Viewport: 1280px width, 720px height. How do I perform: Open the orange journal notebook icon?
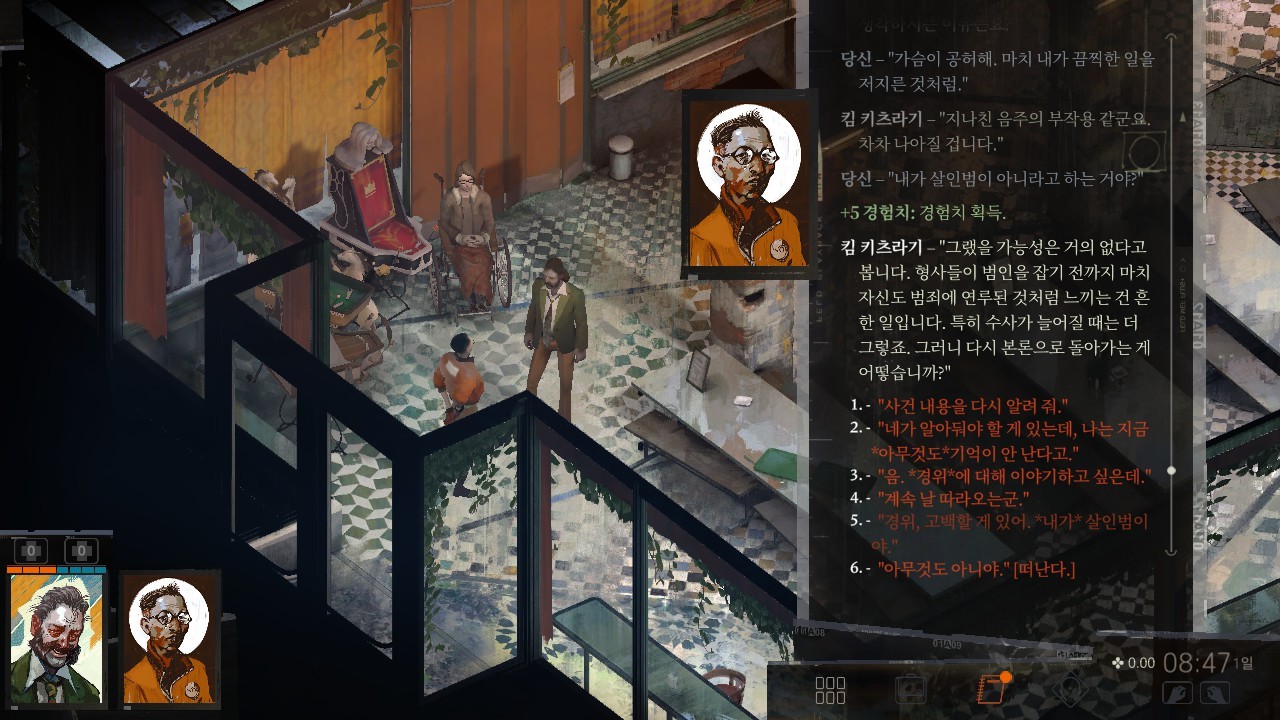coord(991,689)
